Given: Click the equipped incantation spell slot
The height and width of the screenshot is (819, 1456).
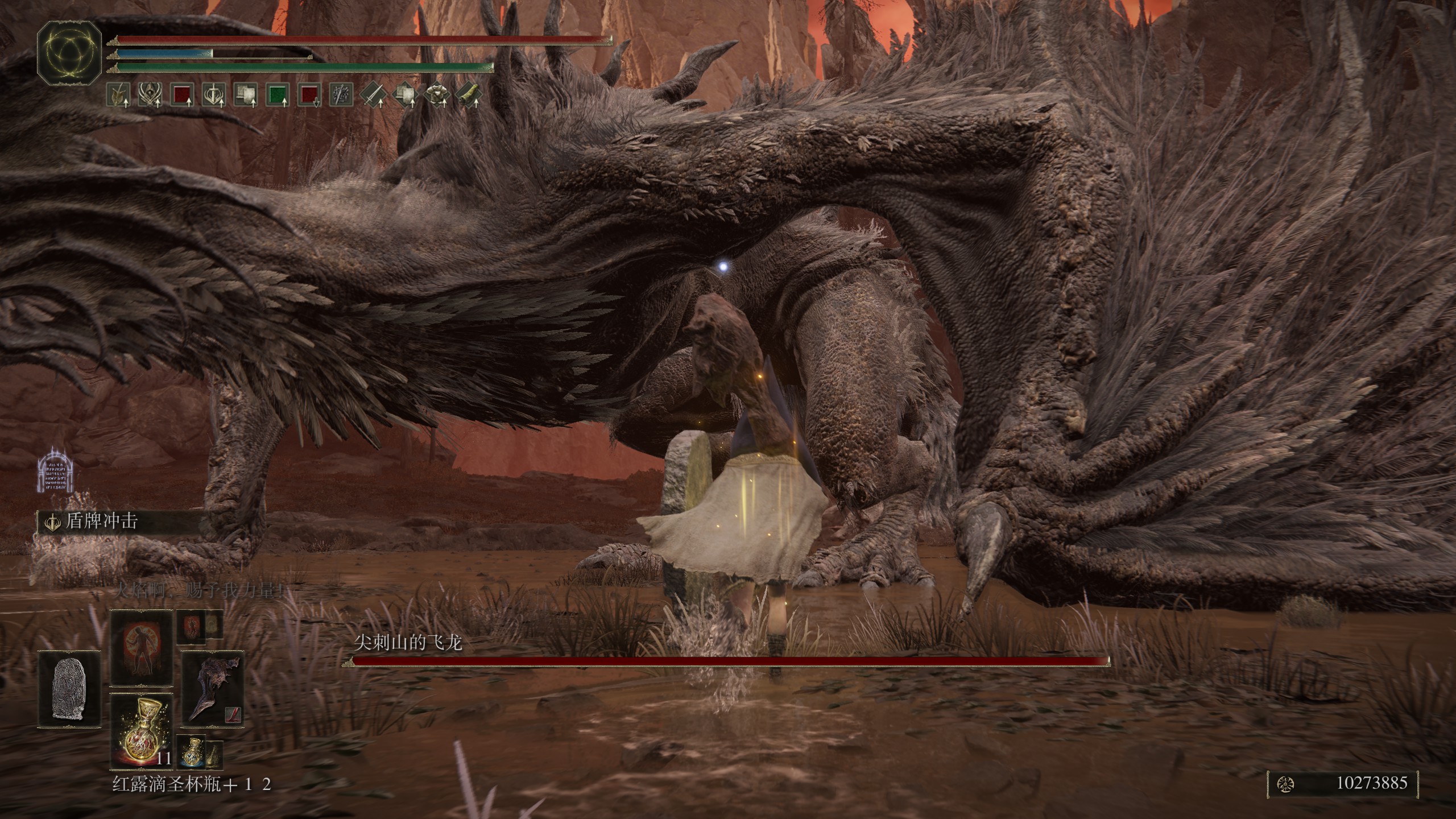Looking at the screenshot, I should pyautogui.click(x=141, y=648).
